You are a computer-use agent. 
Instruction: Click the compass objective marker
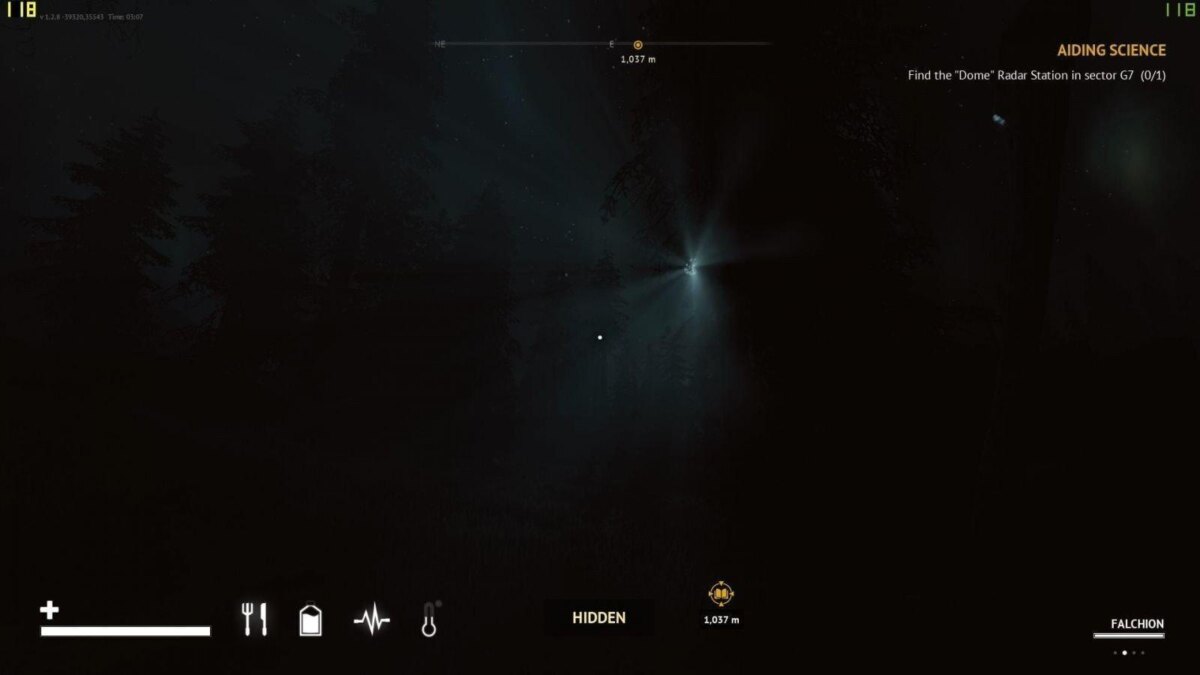tap(638, 44)
